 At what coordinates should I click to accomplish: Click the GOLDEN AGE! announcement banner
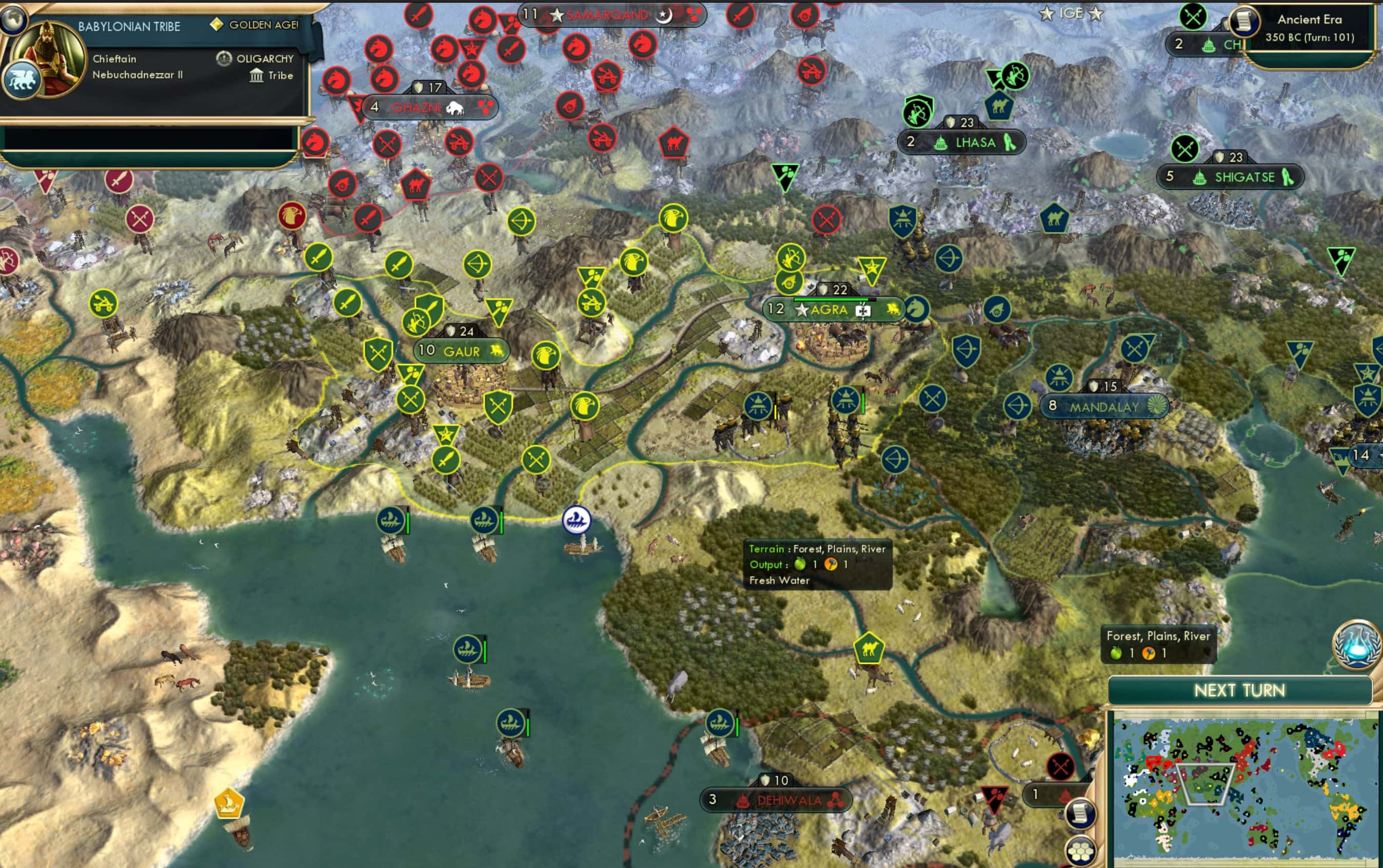[258, 25]
